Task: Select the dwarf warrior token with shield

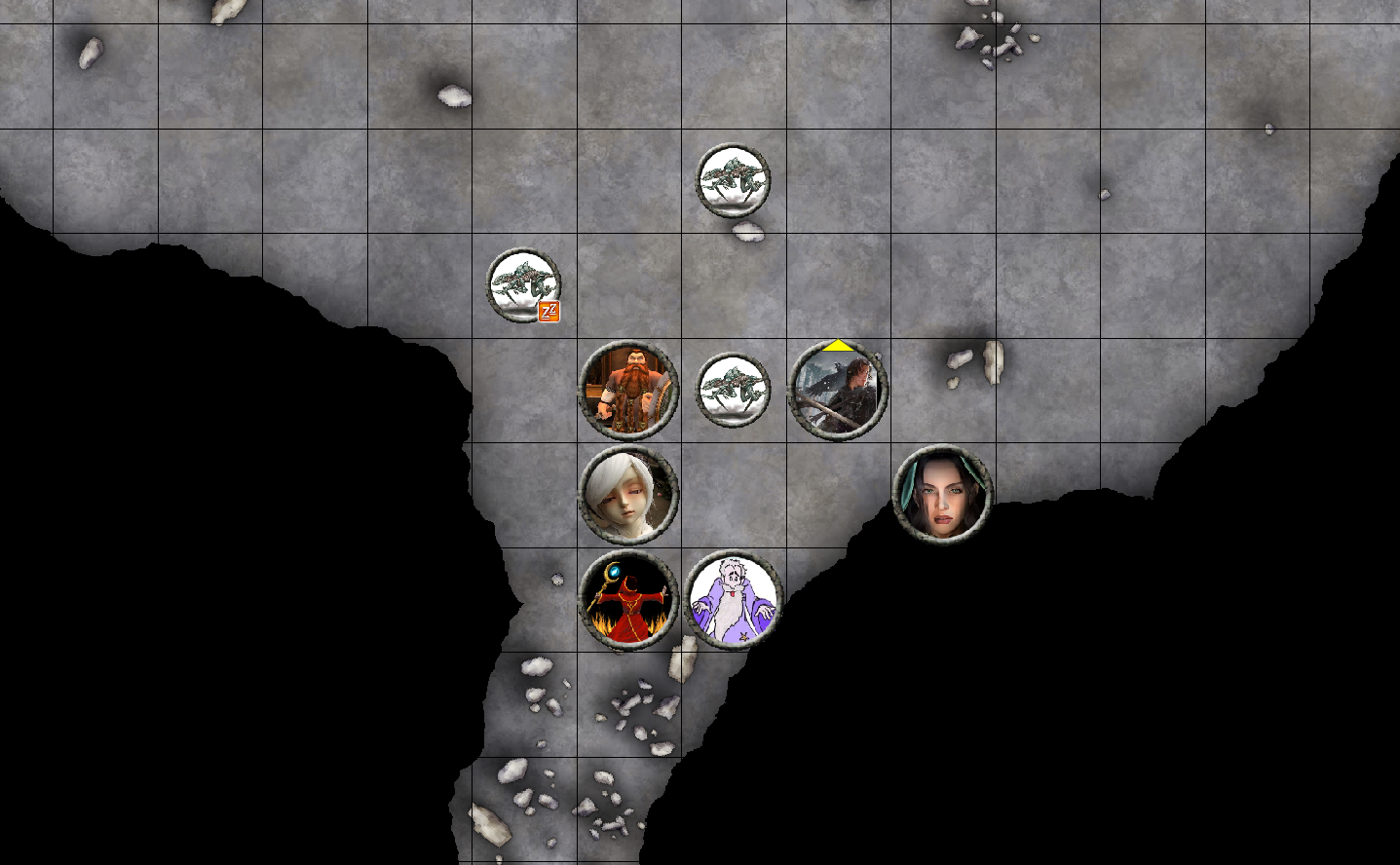Action: tap(628, 390)
